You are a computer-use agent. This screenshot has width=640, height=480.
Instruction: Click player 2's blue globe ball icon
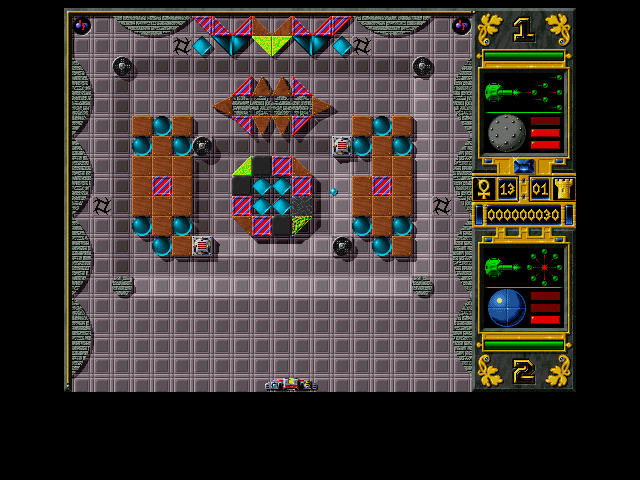pos(505,307)
